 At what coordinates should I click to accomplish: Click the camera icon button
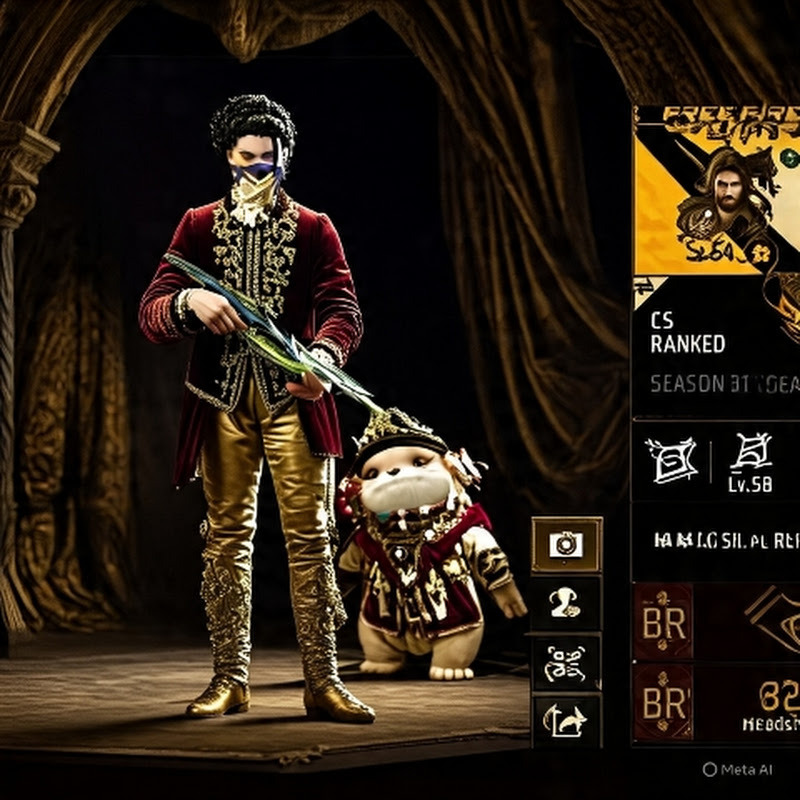pos(566,544)
